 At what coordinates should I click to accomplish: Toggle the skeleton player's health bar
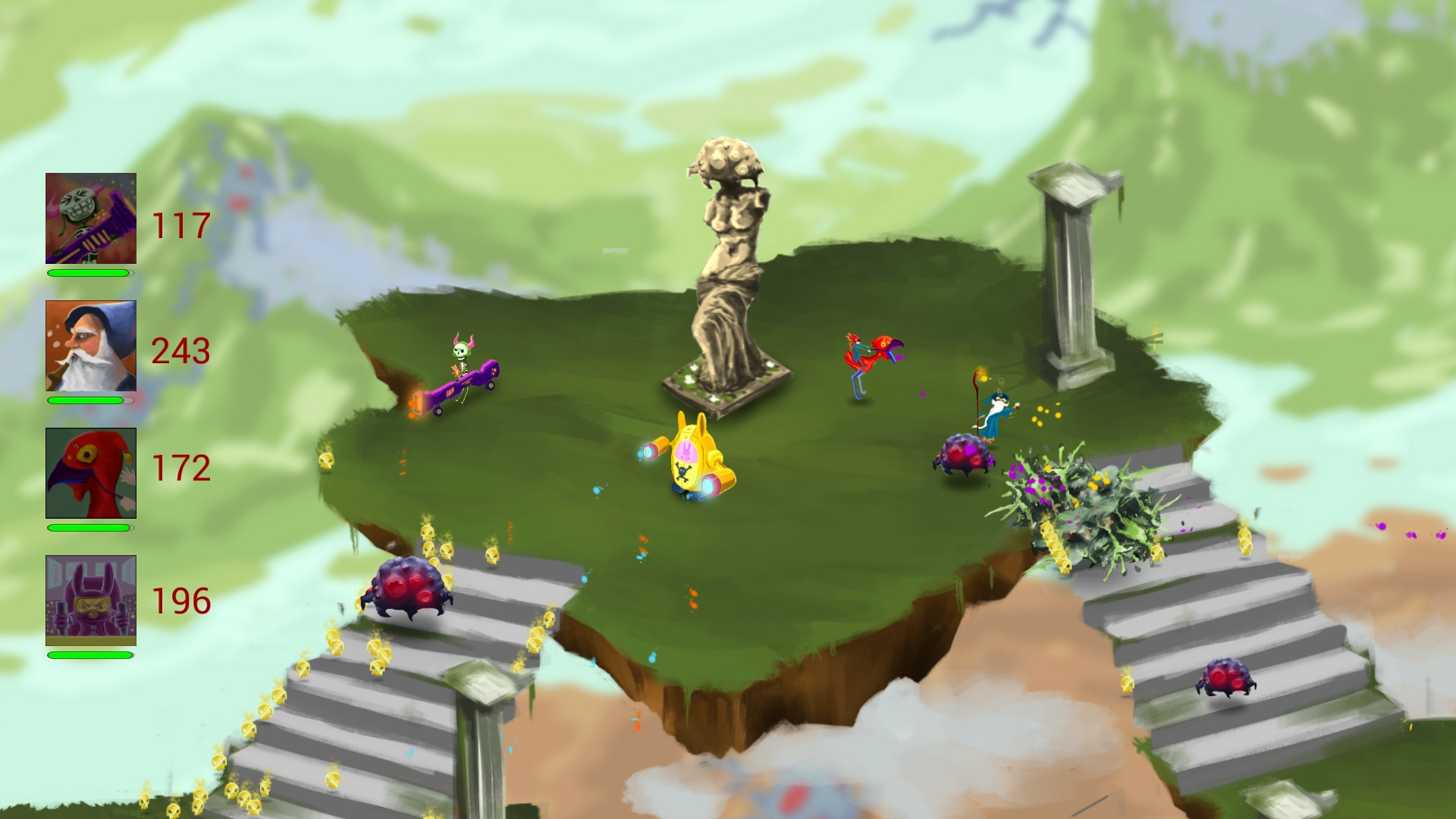pyautogui.click(x=89, y=272)
